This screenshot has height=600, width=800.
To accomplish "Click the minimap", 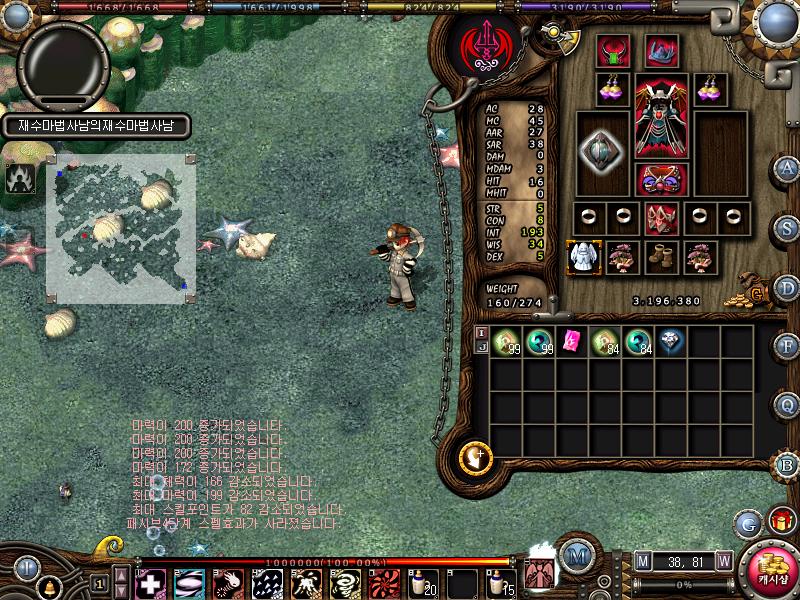I will tap(120, 228).
